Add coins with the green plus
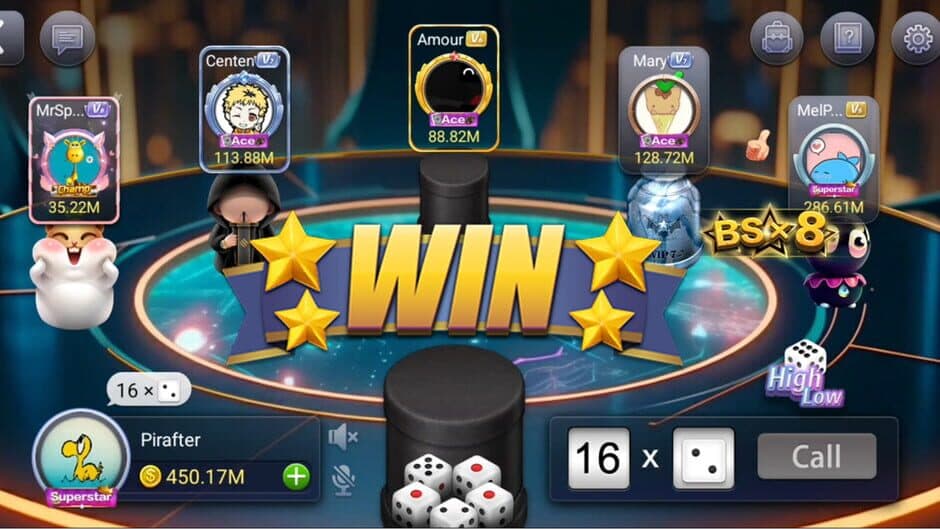Image resolution: width=940 pixels, height=529 pixels. [x=296, y=476]
